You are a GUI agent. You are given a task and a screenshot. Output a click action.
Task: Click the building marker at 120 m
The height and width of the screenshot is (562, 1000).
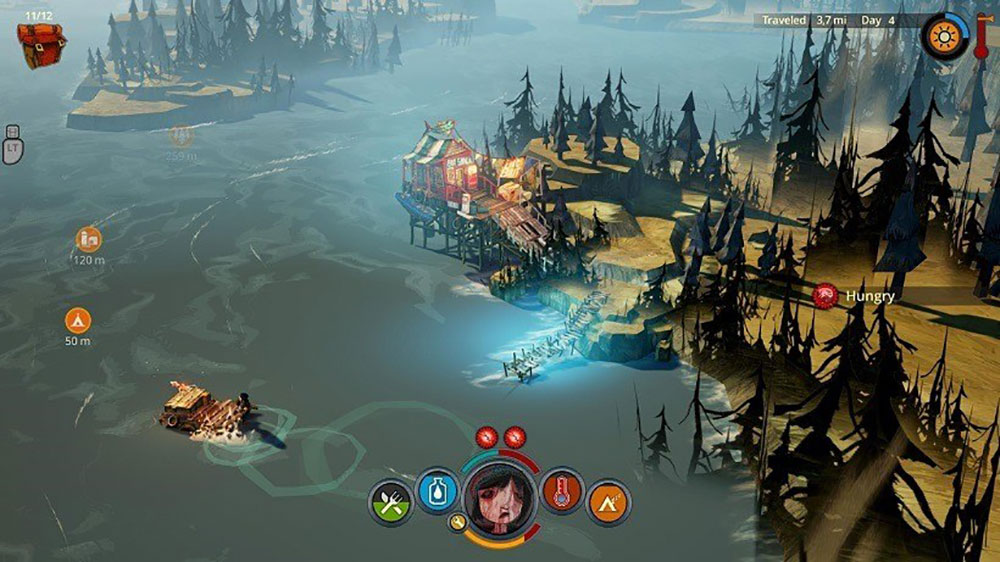(x=89, y=239)
